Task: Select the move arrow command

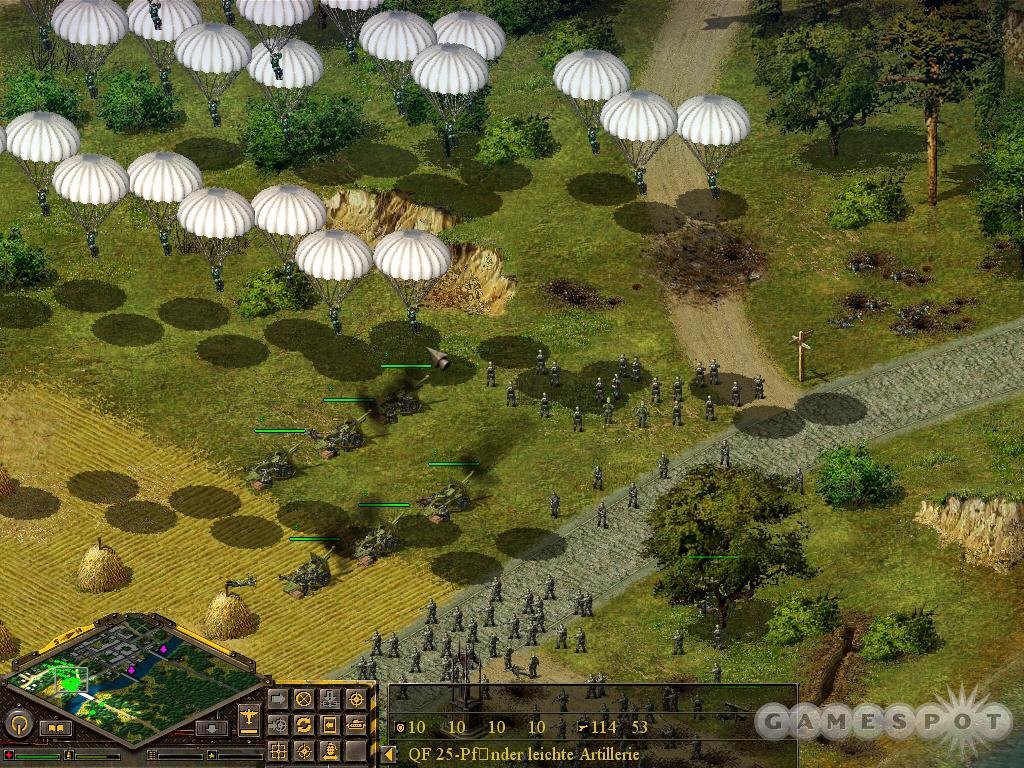Action: click(277, 698)
